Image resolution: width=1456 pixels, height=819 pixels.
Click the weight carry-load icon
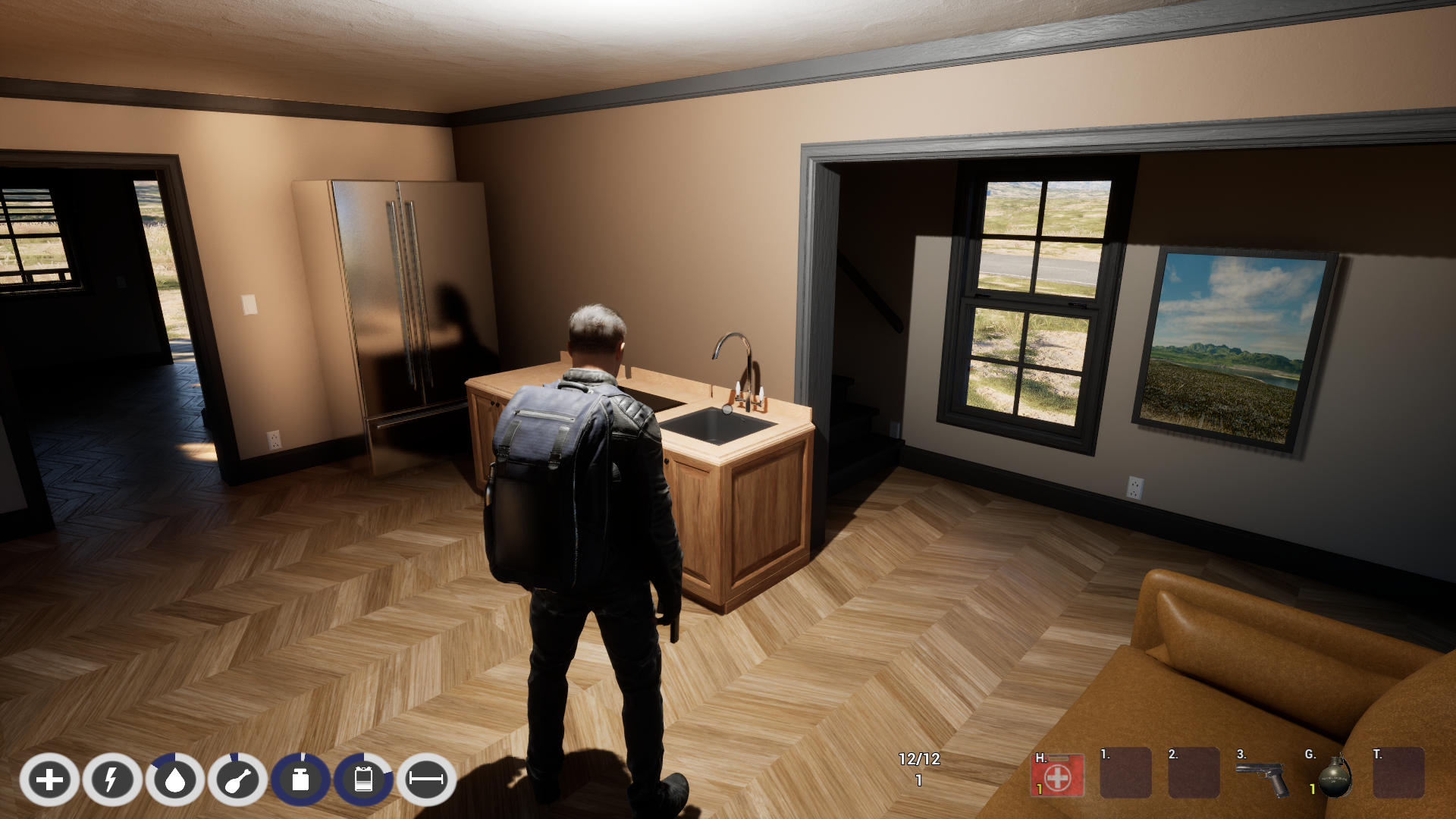(300, 780)
